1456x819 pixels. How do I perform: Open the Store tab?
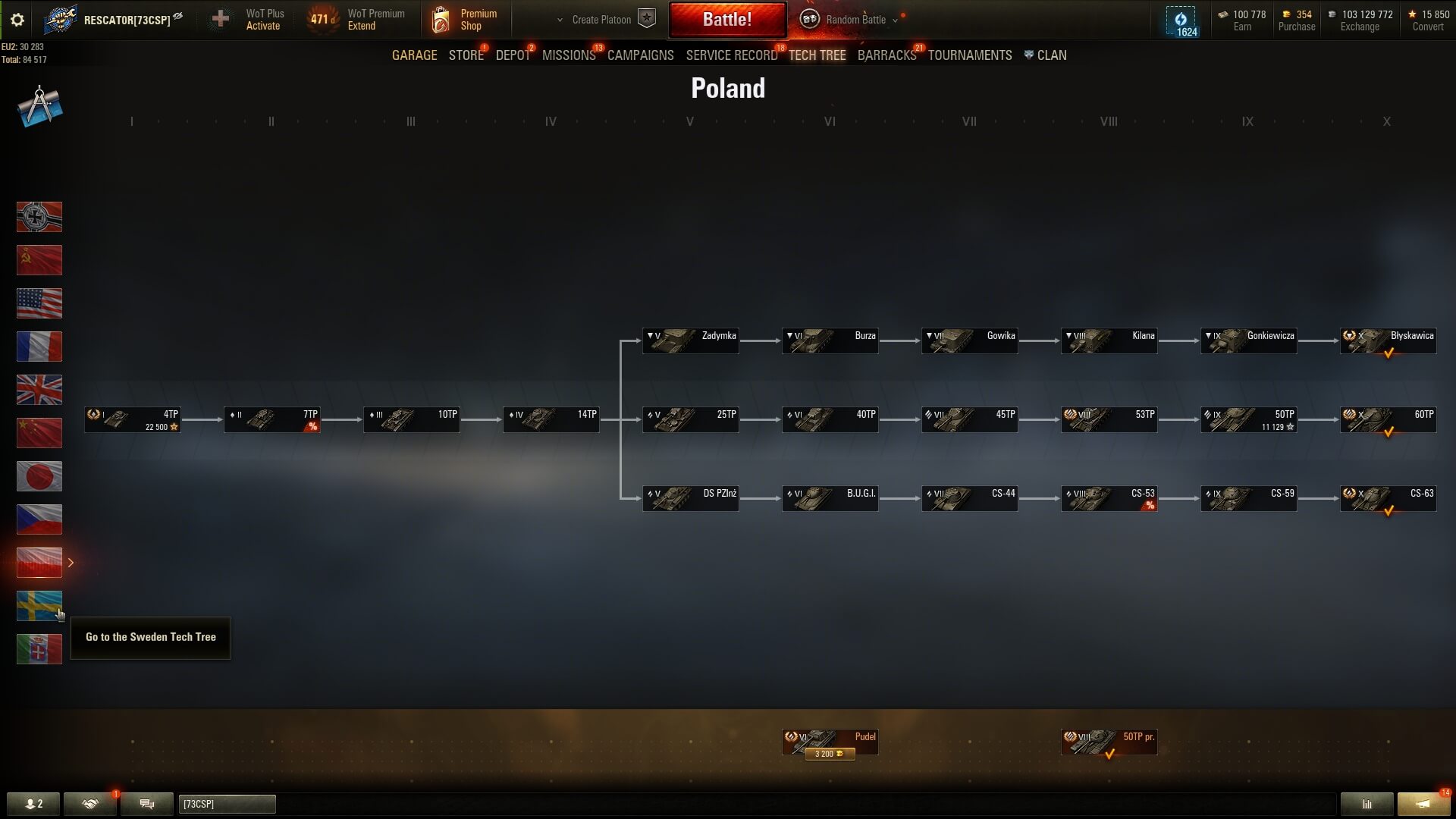[x=466, y=55]
